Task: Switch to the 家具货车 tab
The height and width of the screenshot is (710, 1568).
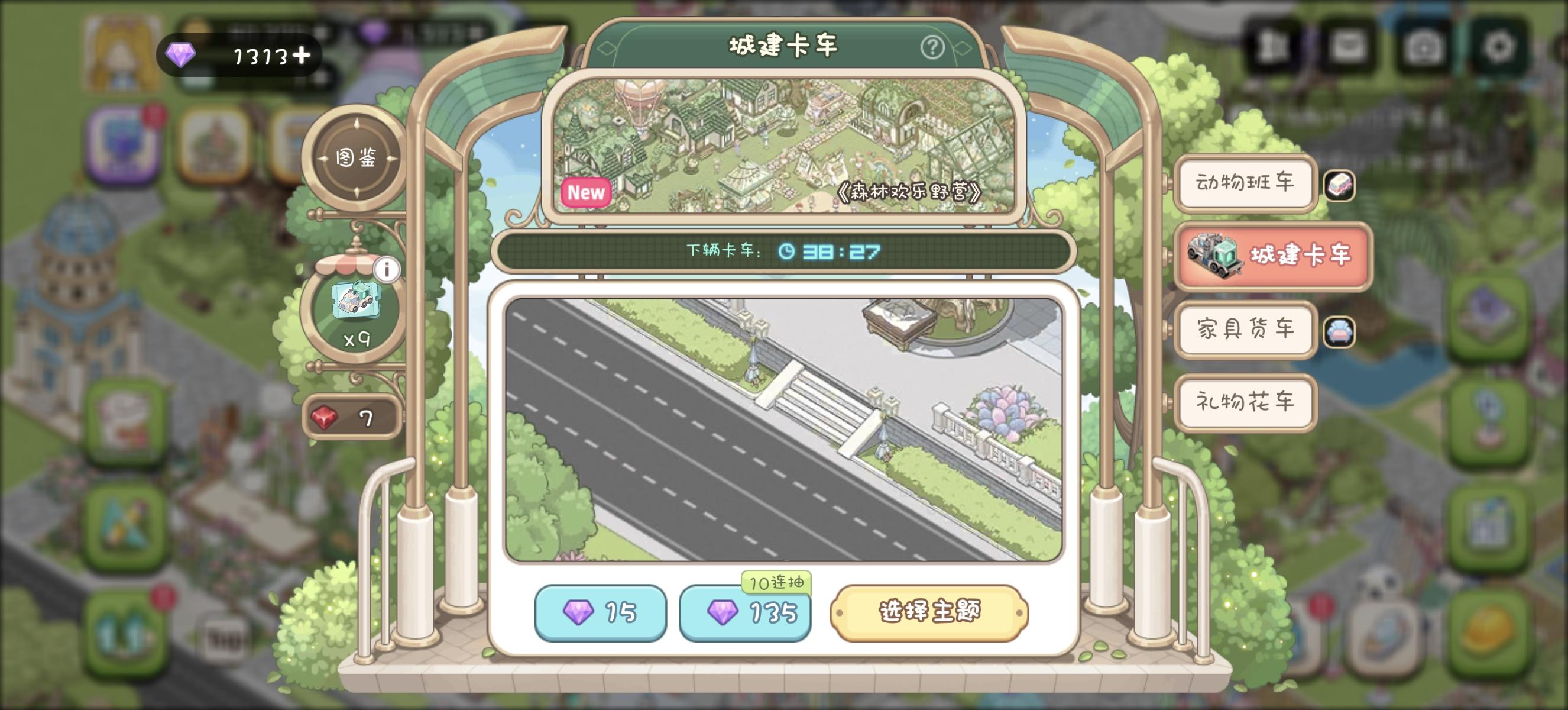Action: (1245, 331)
